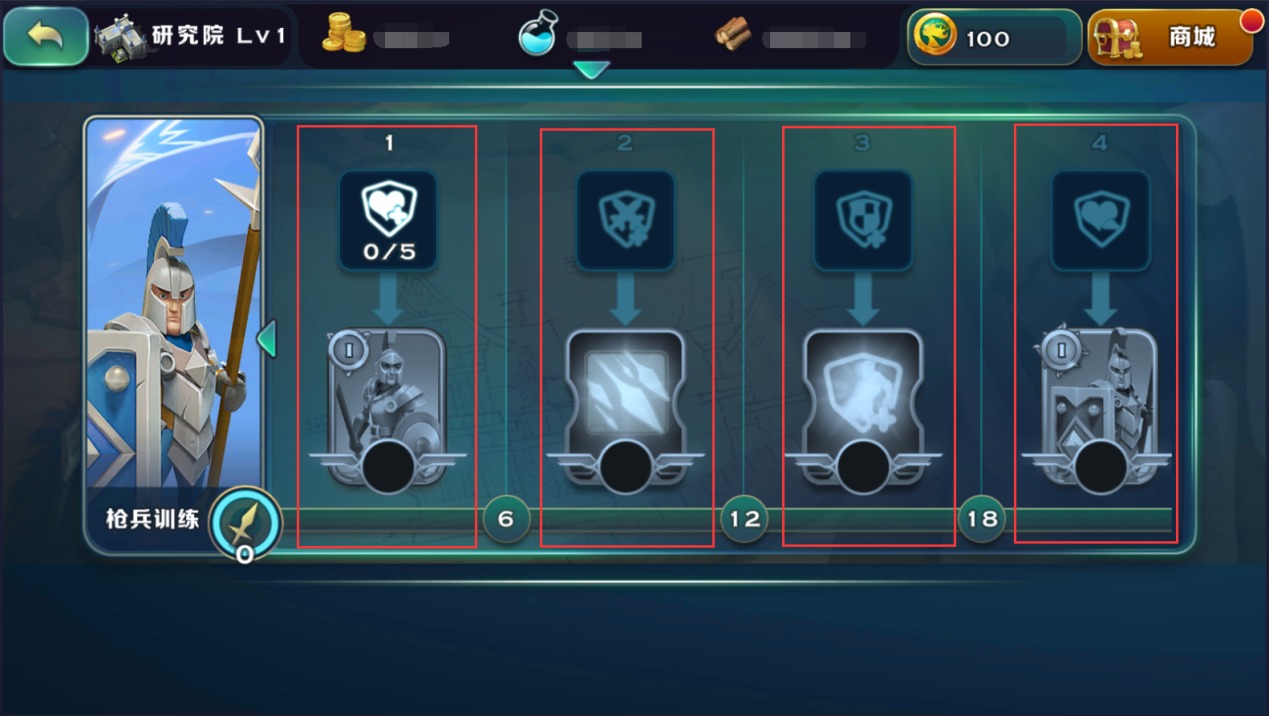1269x716 pixels.
Task: Choose the heart shield skill showing 0/5
Action: [388, 218]
